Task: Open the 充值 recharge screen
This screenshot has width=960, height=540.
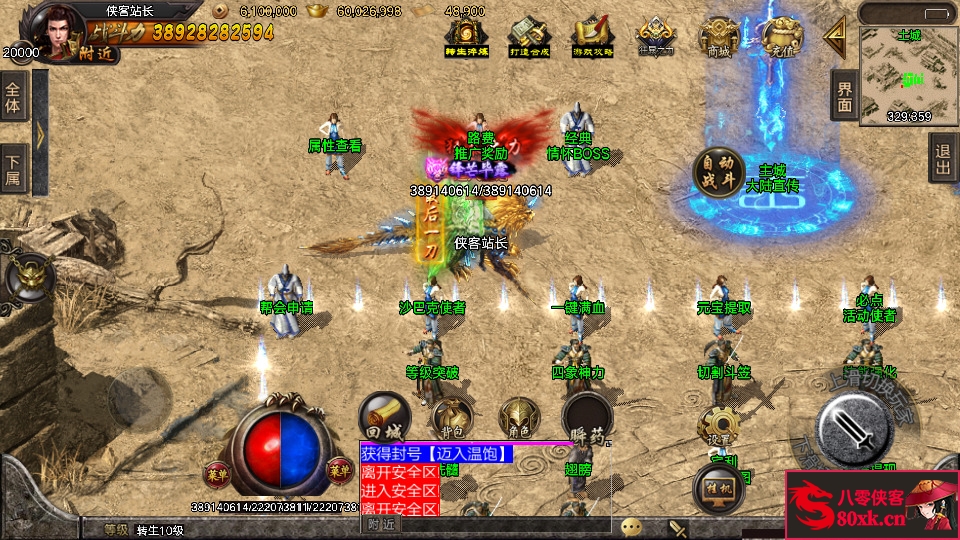Action: [781, 38]
